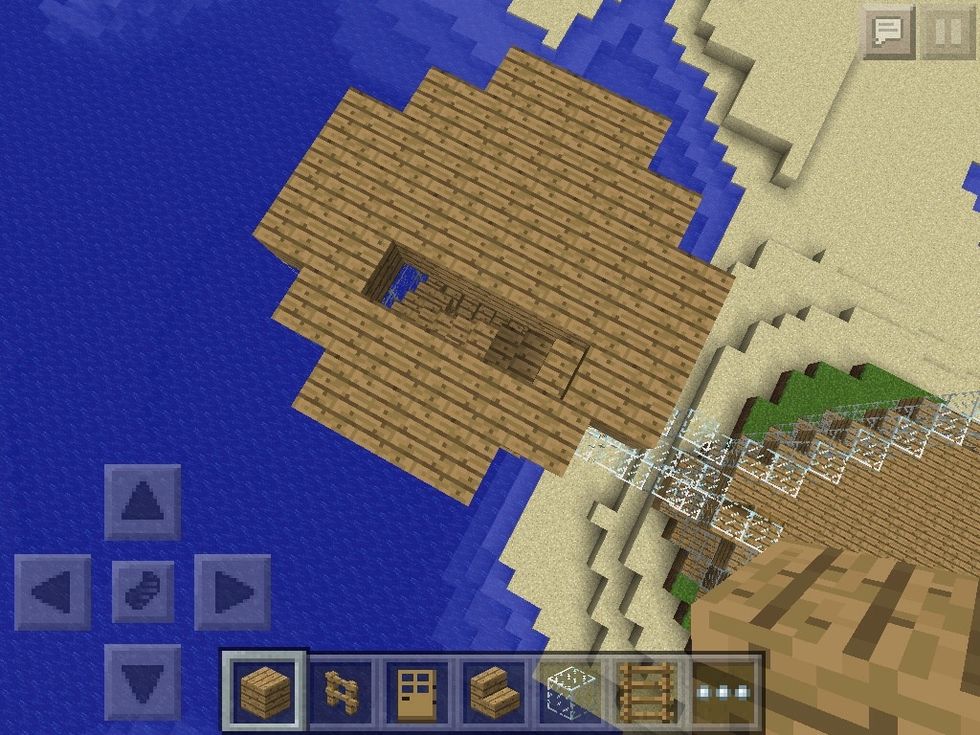
Task: Tap the center D-pad button
Action: tap(143, 592)
